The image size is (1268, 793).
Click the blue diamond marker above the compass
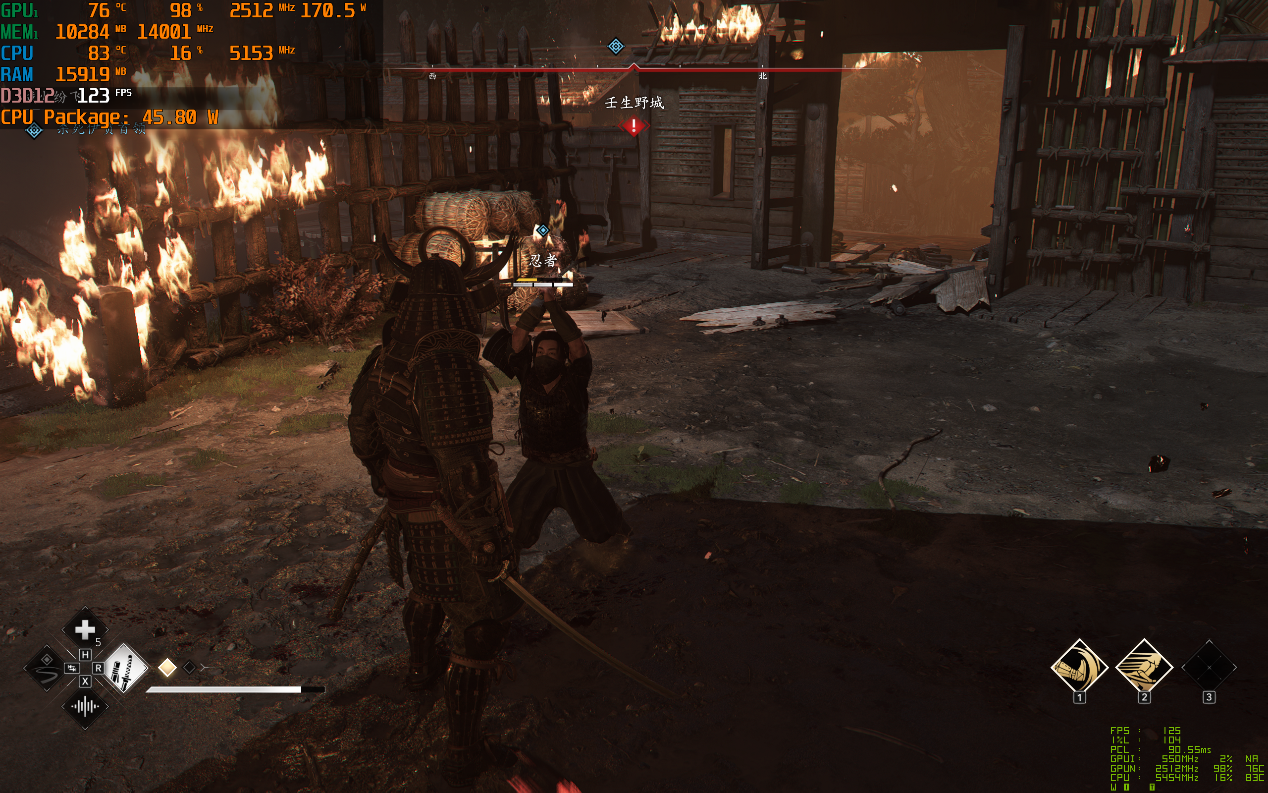(616, 46)
